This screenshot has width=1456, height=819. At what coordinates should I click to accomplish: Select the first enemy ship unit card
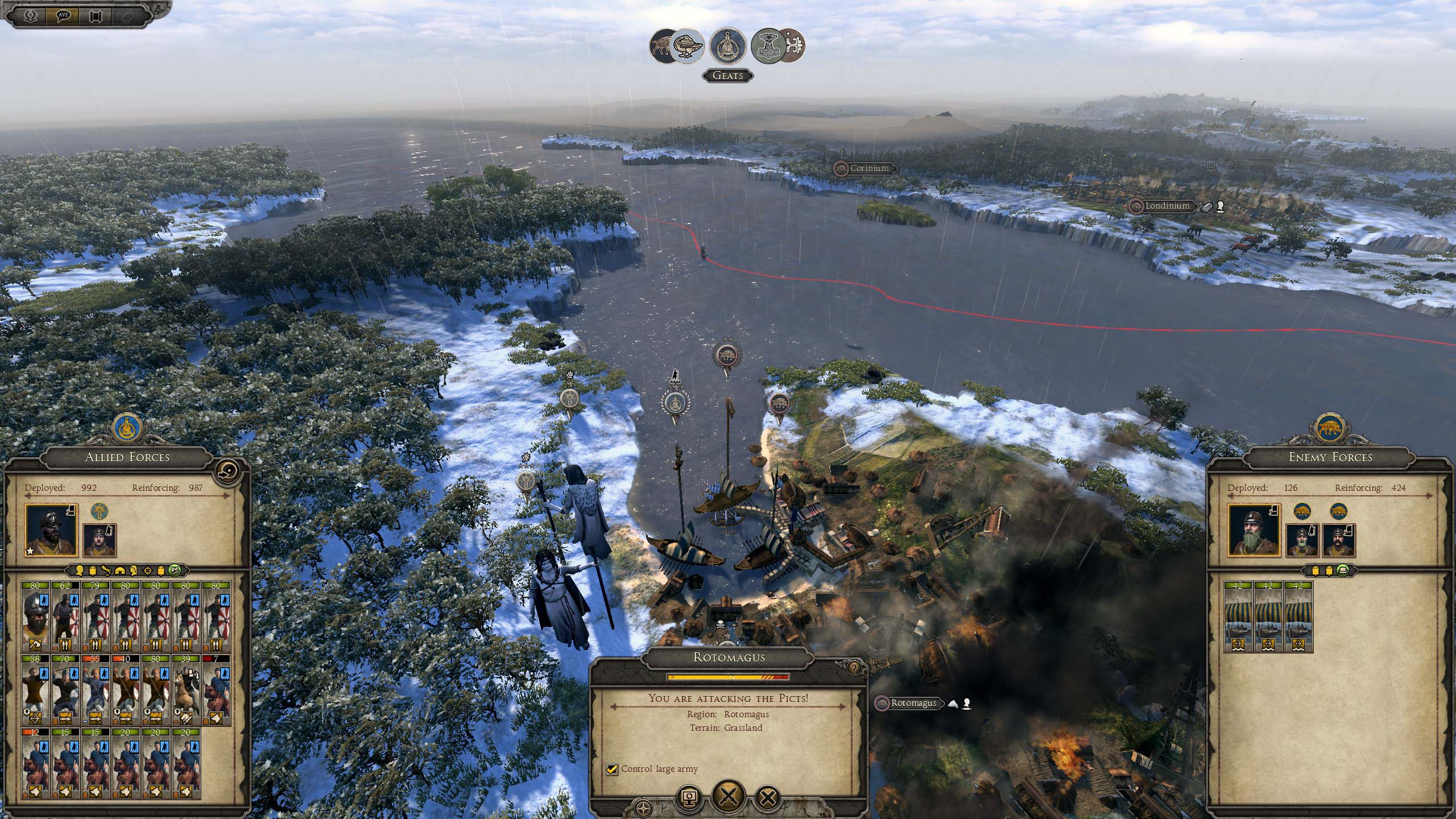click(x=1239, y=617)
